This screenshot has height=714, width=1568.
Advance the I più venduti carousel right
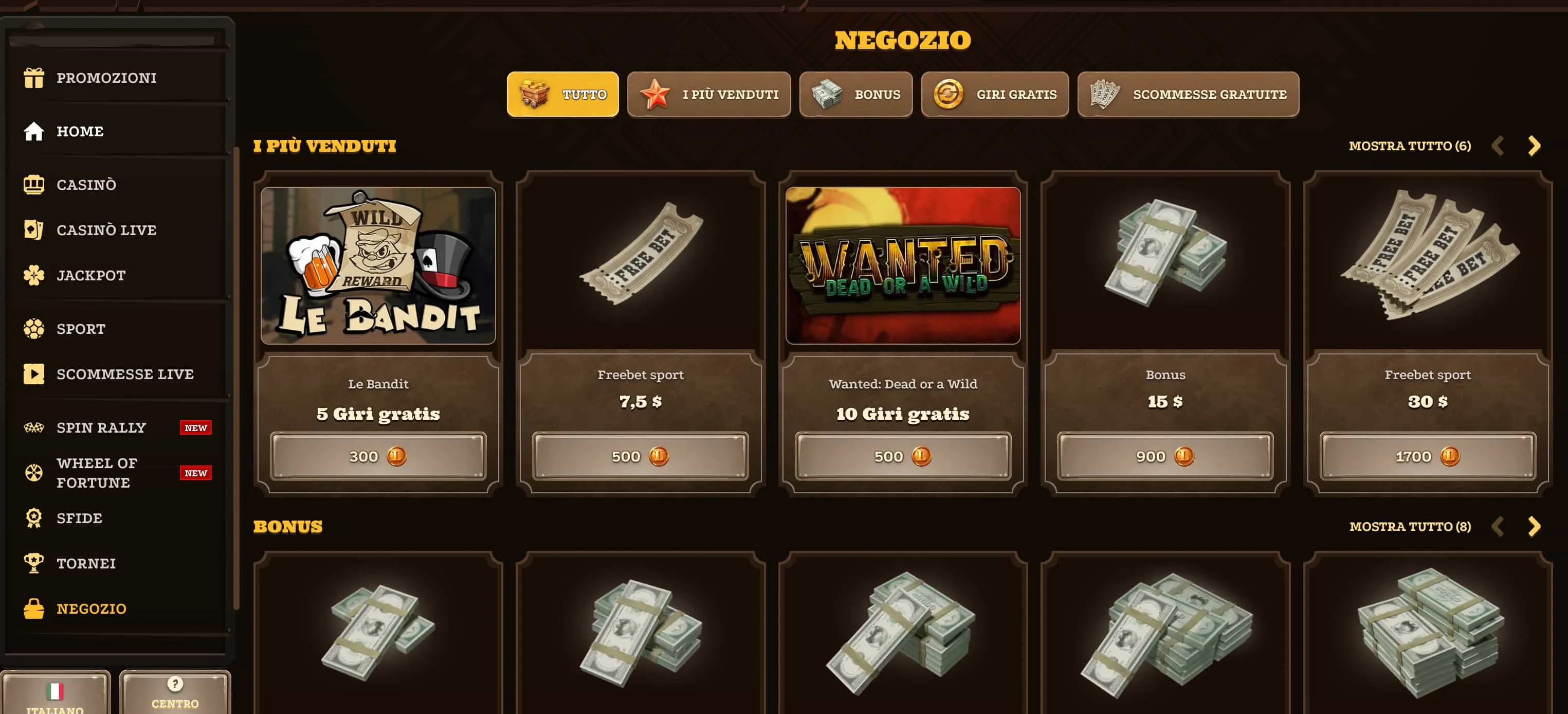(x=1535, y=146)
